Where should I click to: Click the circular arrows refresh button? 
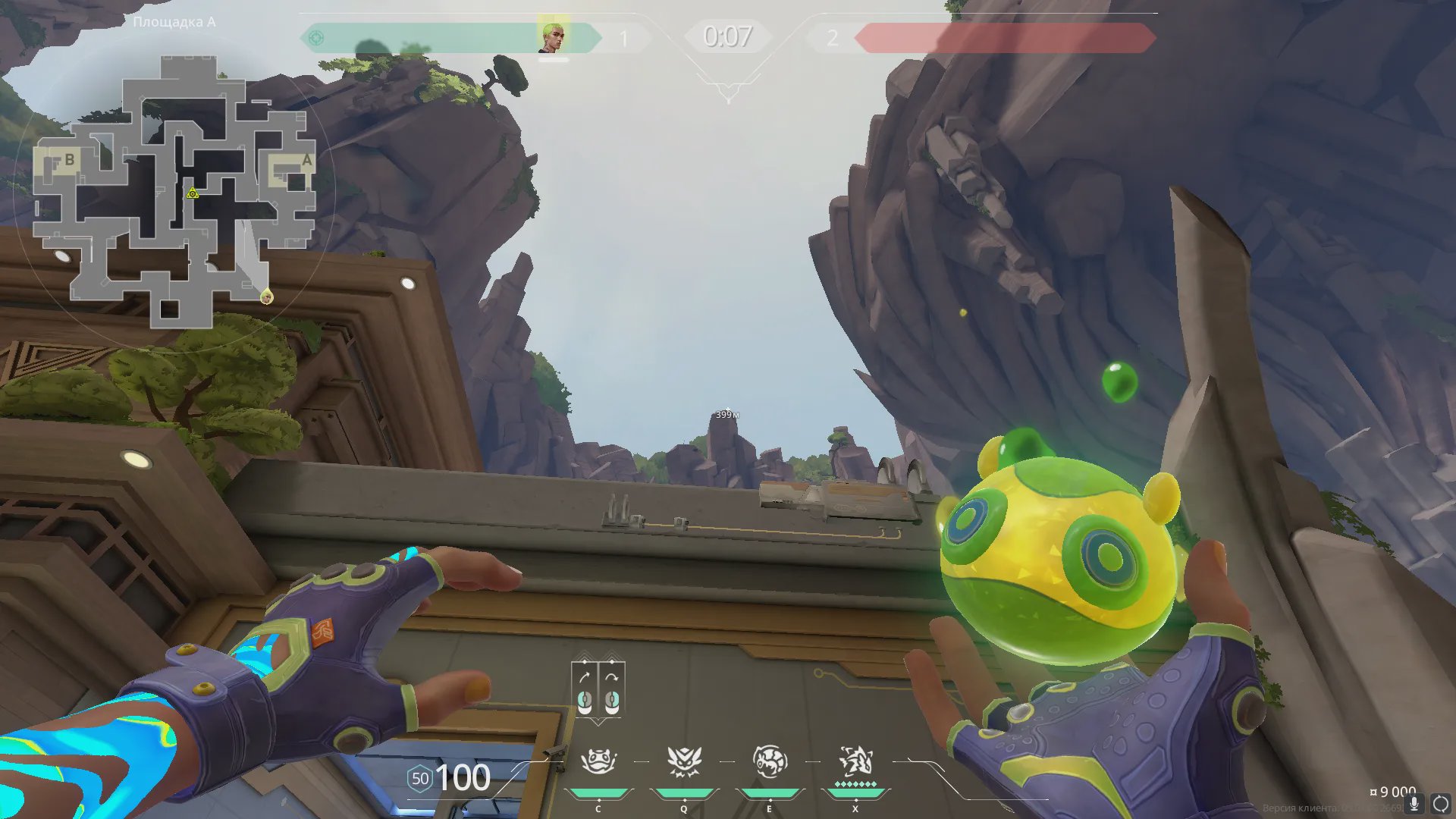(1440, 804)
